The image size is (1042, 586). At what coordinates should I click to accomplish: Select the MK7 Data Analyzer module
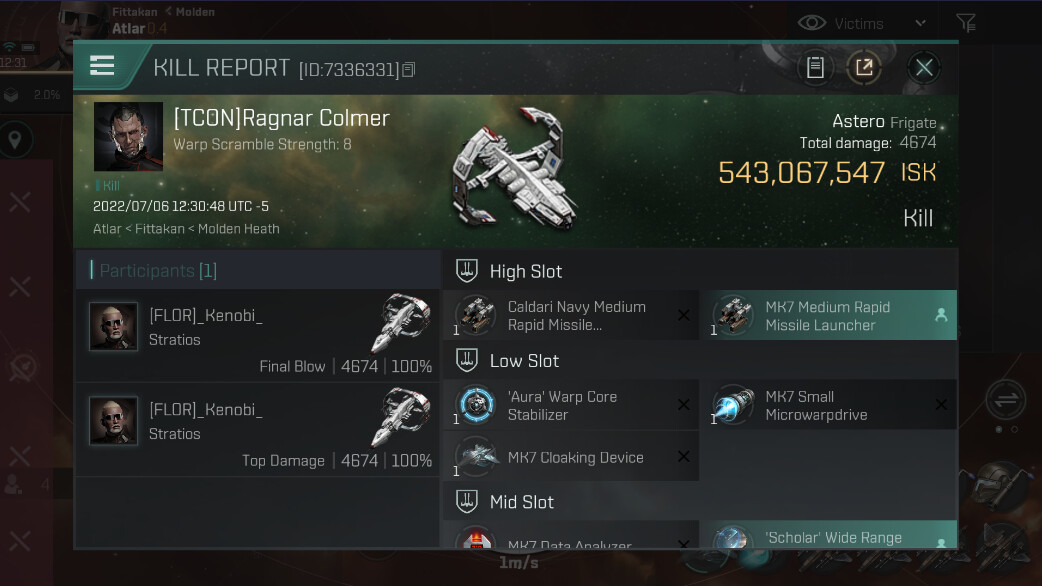click(x=571, y=540)
